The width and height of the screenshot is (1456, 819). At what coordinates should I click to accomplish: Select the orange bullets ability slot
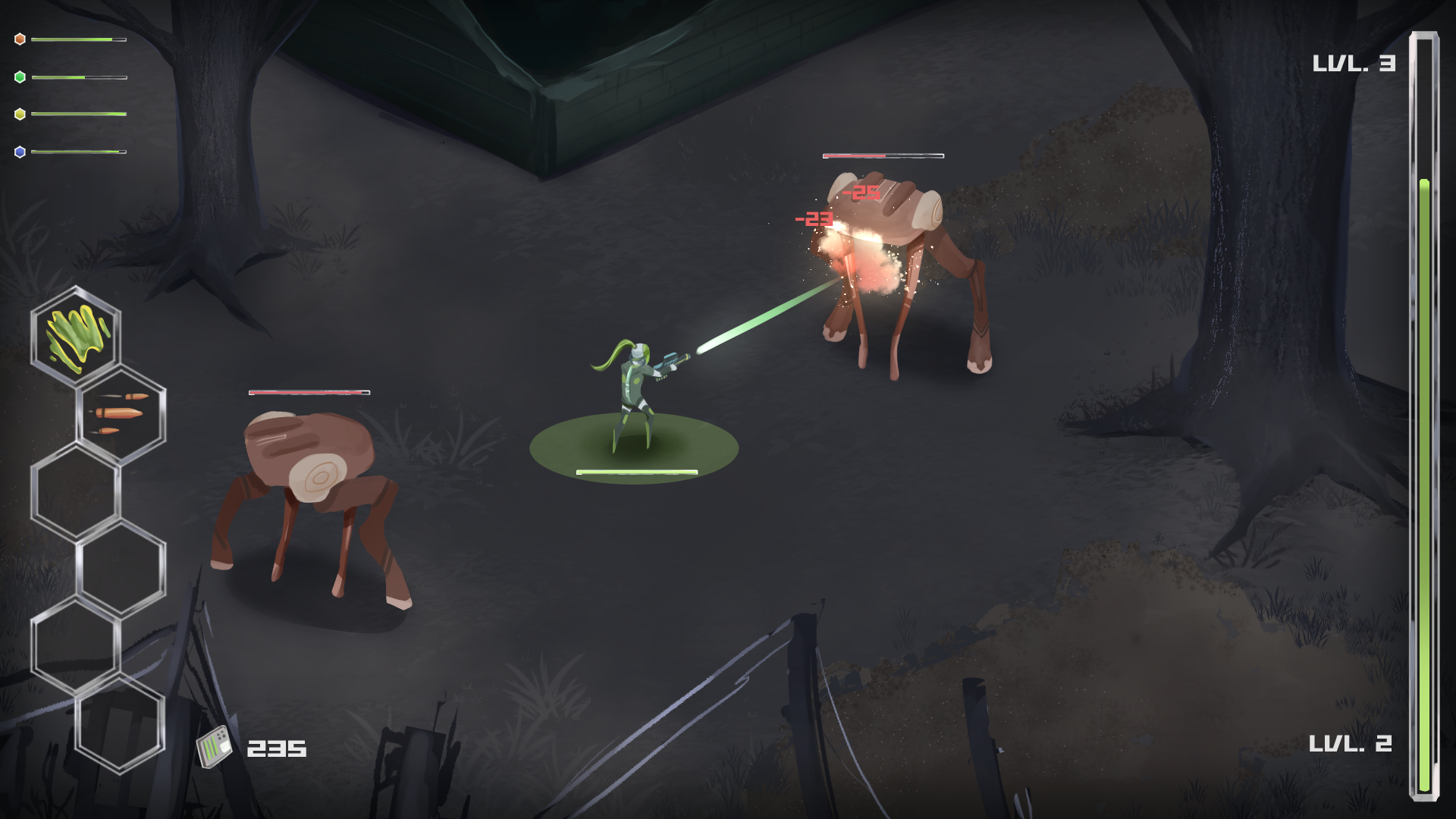121,413
